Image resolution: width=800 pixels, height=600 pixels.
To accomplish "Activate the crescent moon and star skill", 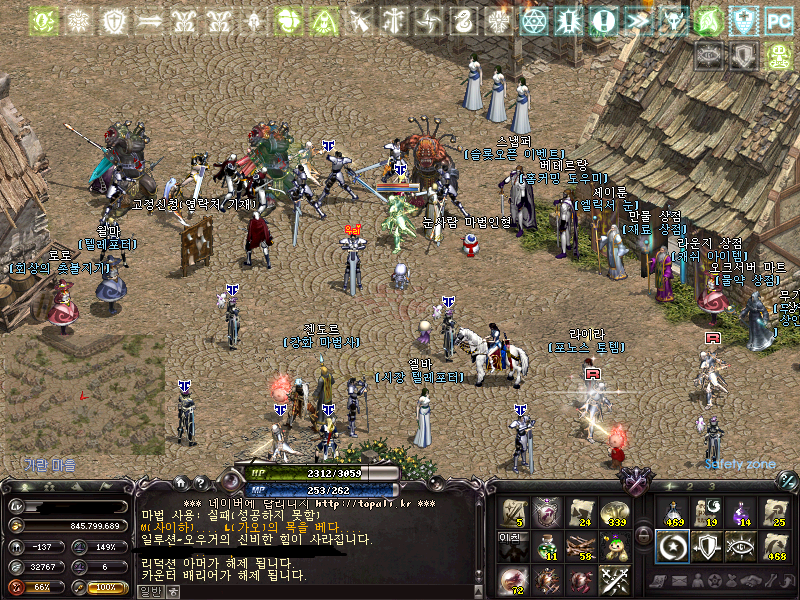I will point(672,546).
